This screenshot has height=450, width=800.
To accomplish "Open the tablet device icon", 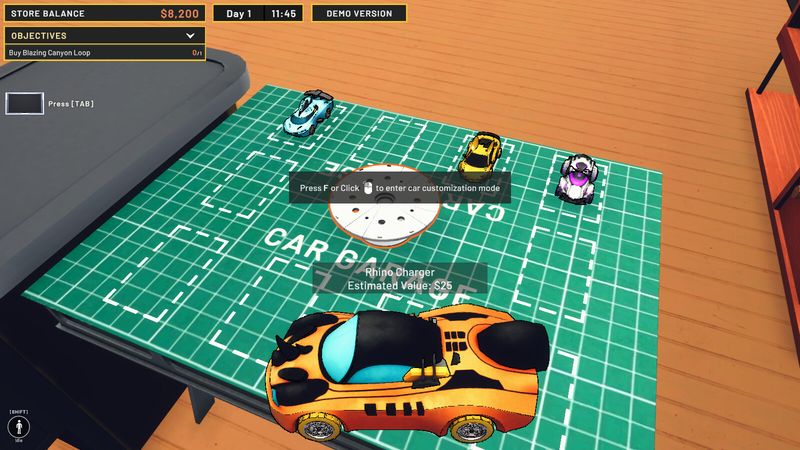I will (x=23, y=103).
